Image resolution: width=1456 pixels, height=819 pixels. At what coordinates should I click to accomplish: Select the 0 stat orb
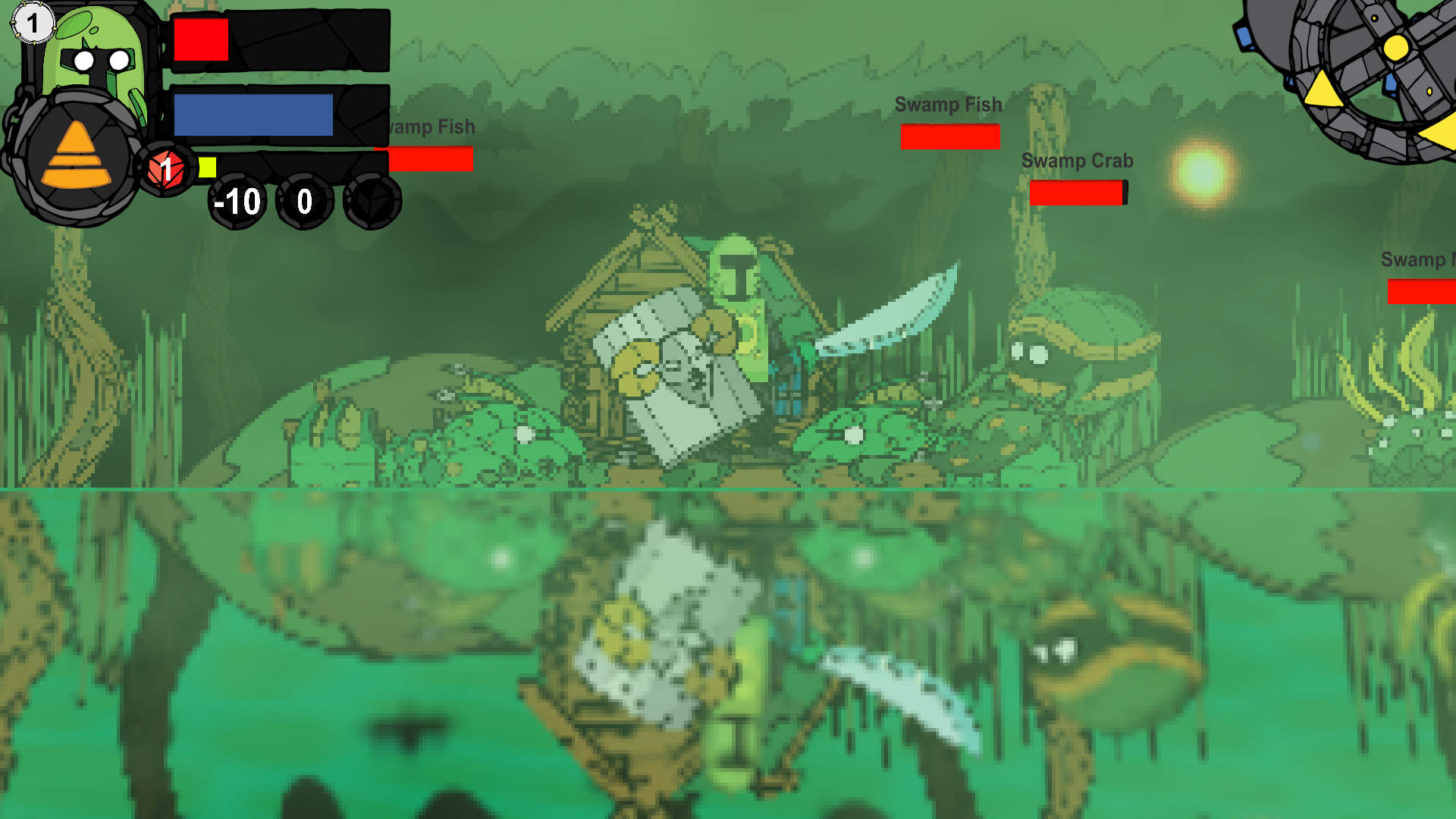pos(303,202)
